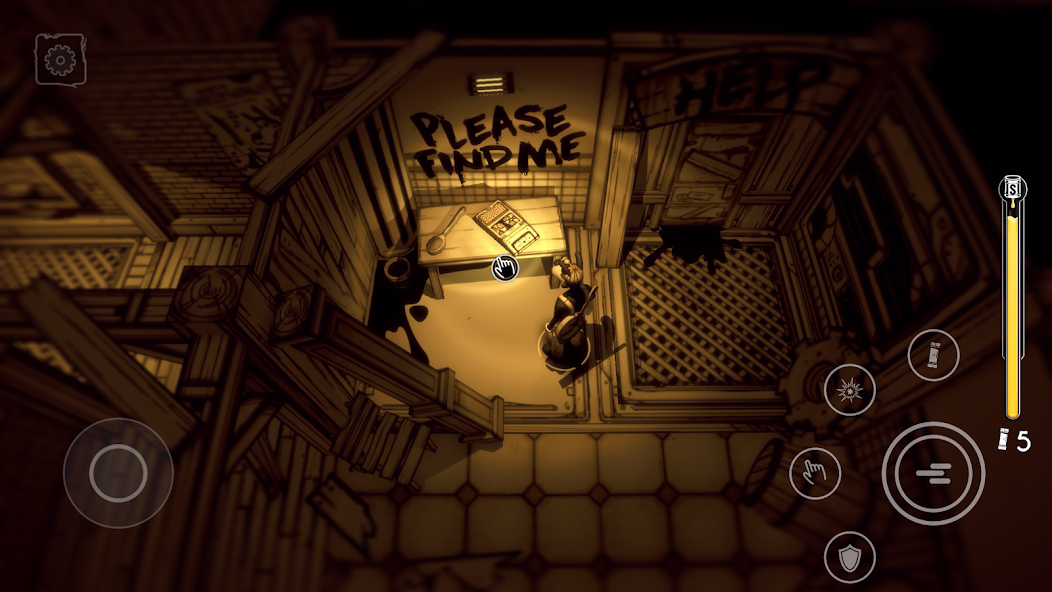Activate the shield block button
This screenshot has width=1052, height=592.
point(850,557)
